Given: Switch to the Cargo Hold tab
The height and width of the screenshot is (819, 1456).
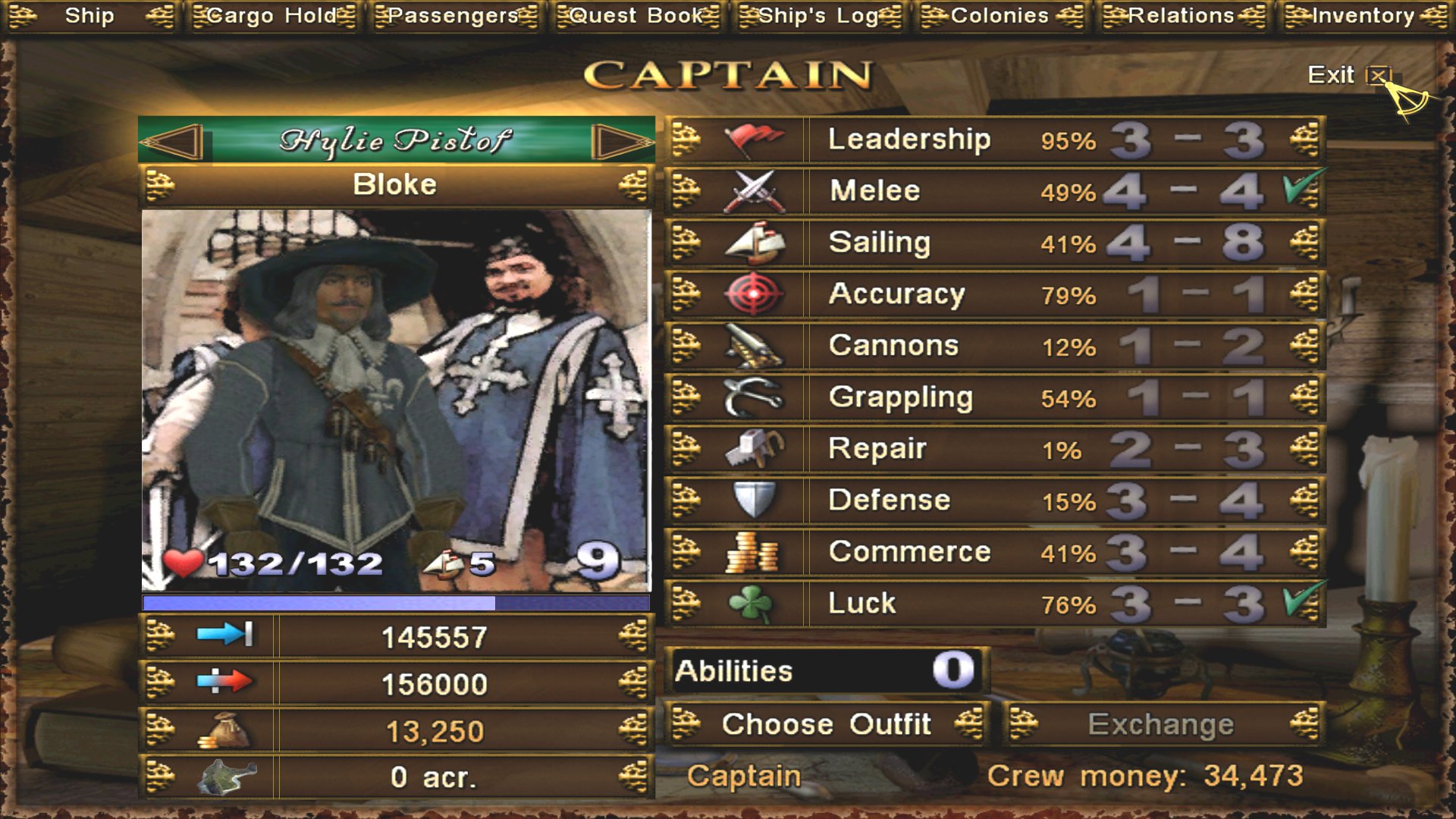Looking at the screenshot, I should pyautogui.click(x=271, y=15).
